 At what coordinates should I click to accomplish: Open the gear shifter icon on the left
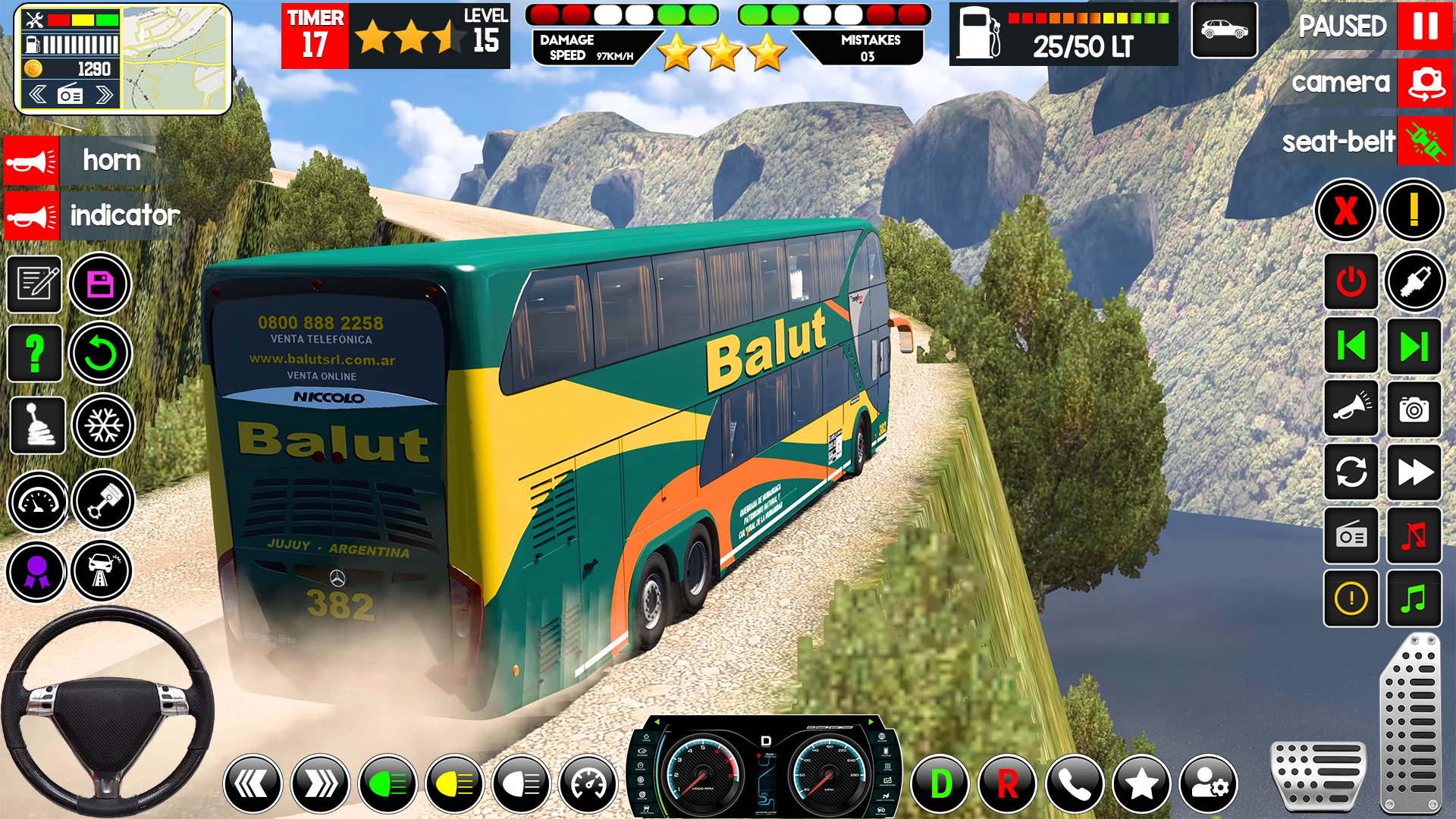(37, 425)
